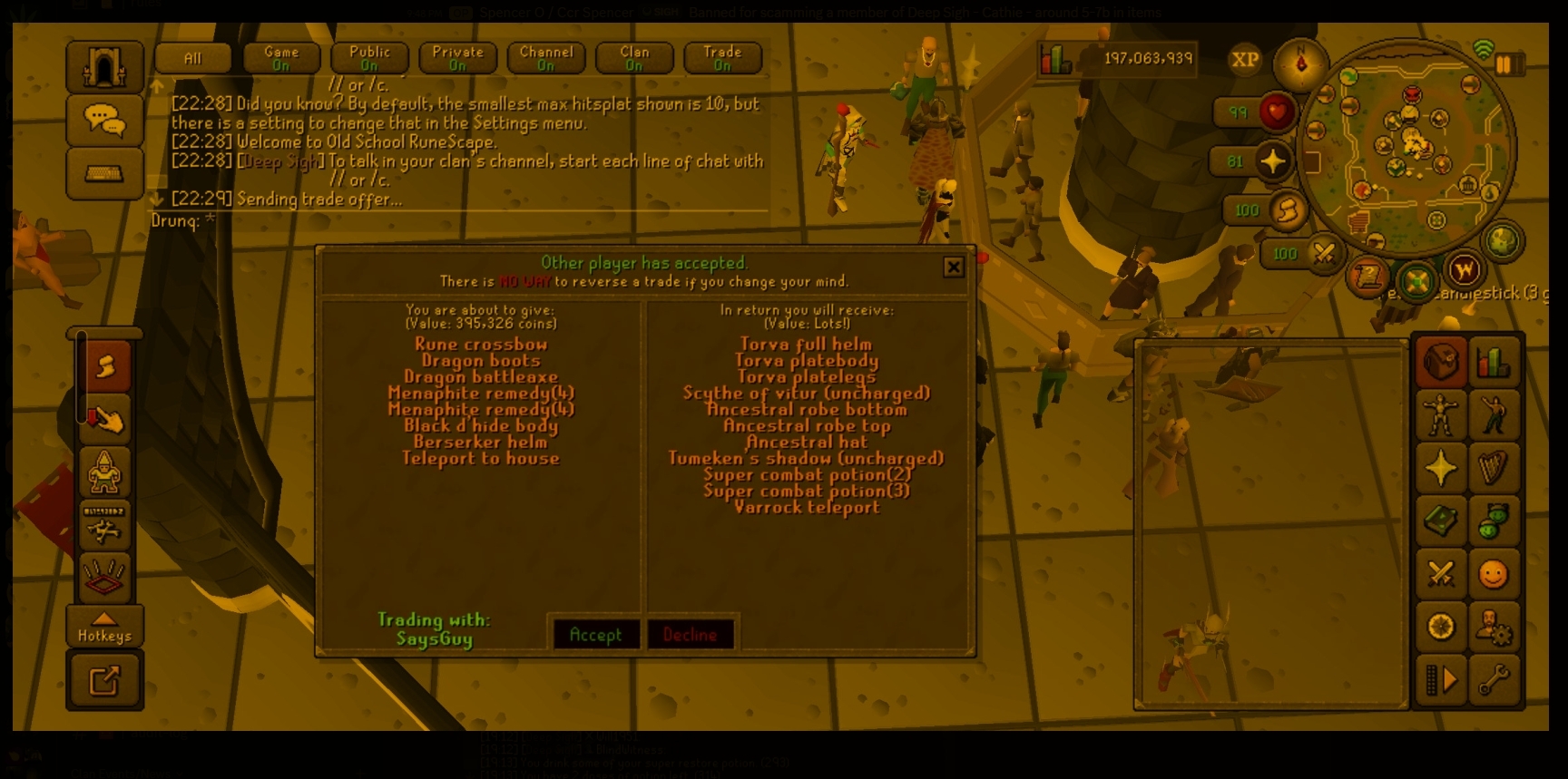Image resolution: width=1568 pixels, height=779 pixels.
Task: Open the emotes smiley face tab
Action: [1493, 574]
